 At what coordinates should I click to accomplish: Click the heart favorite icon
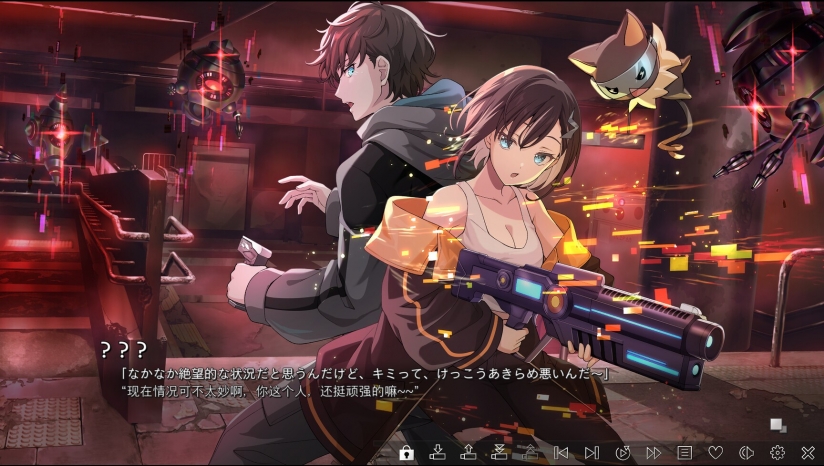tap(715, 453)
